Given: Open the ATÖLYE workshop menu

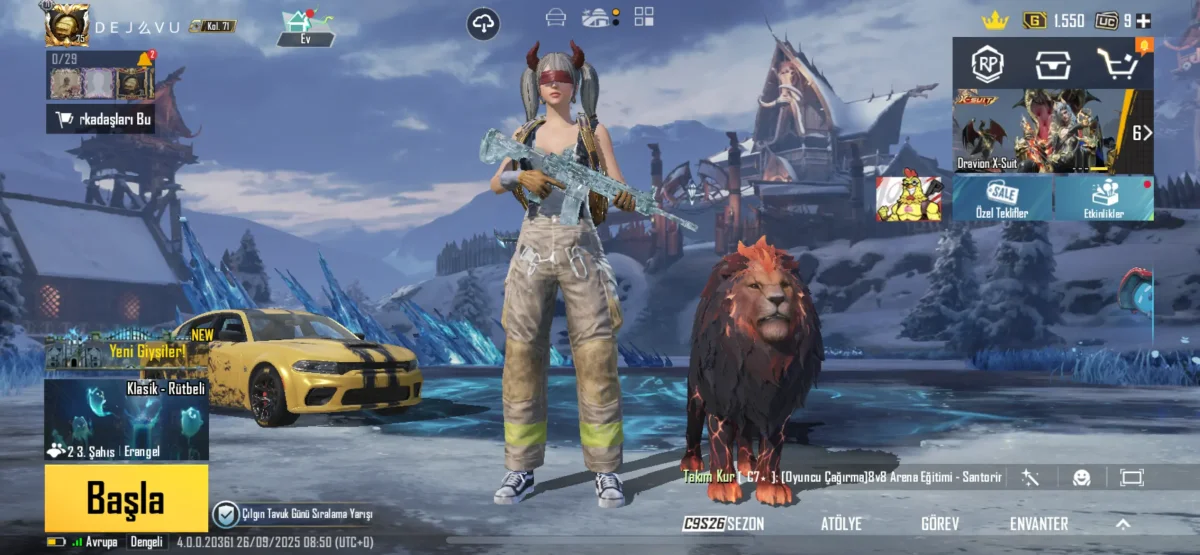Looking at the screenshot, I should 841,523.
